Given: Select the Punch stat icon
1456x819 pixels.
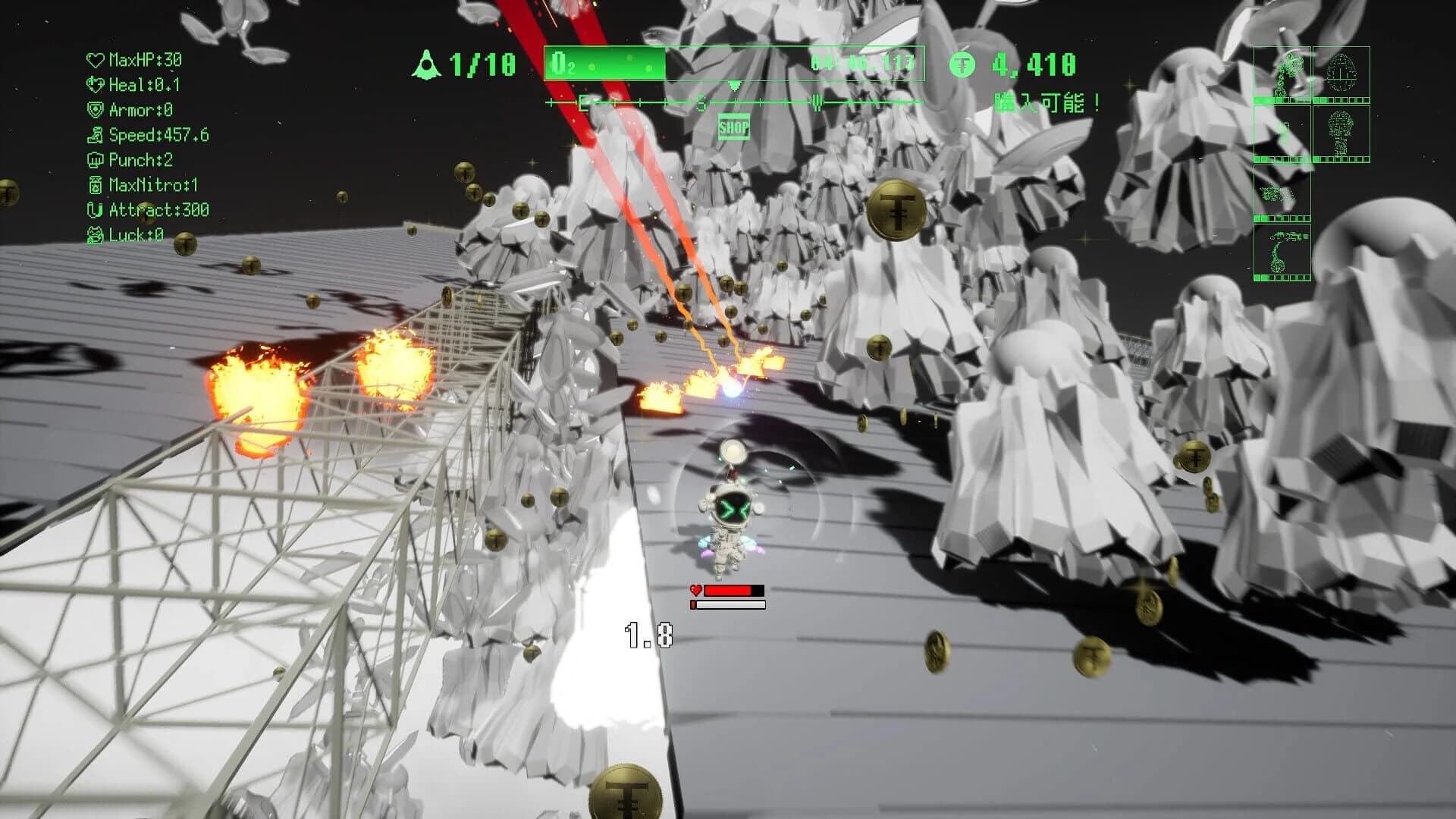Looking at the screenshot, I should click(x=95, y=160).
